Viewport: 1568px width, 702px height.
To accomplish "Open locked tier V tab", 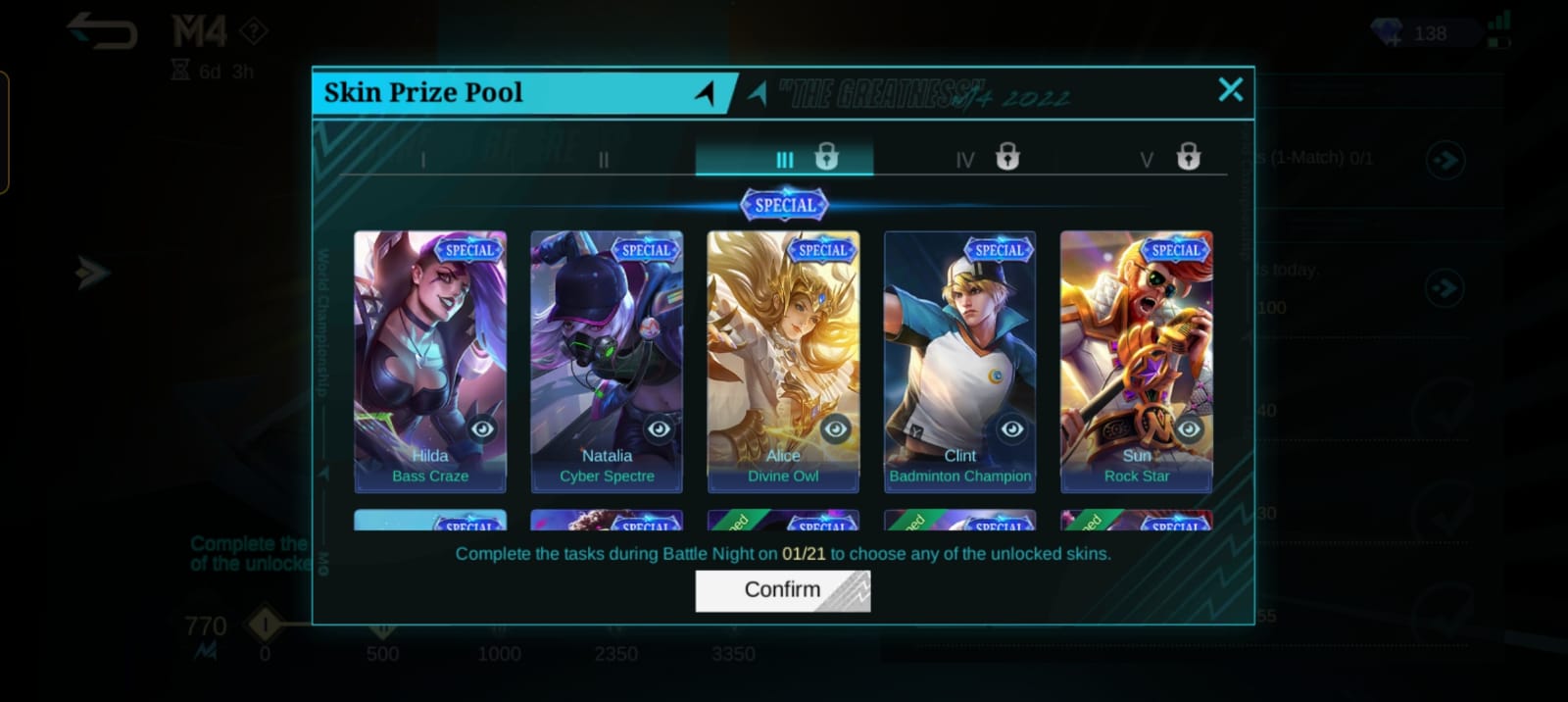I will click(1147, 159).
